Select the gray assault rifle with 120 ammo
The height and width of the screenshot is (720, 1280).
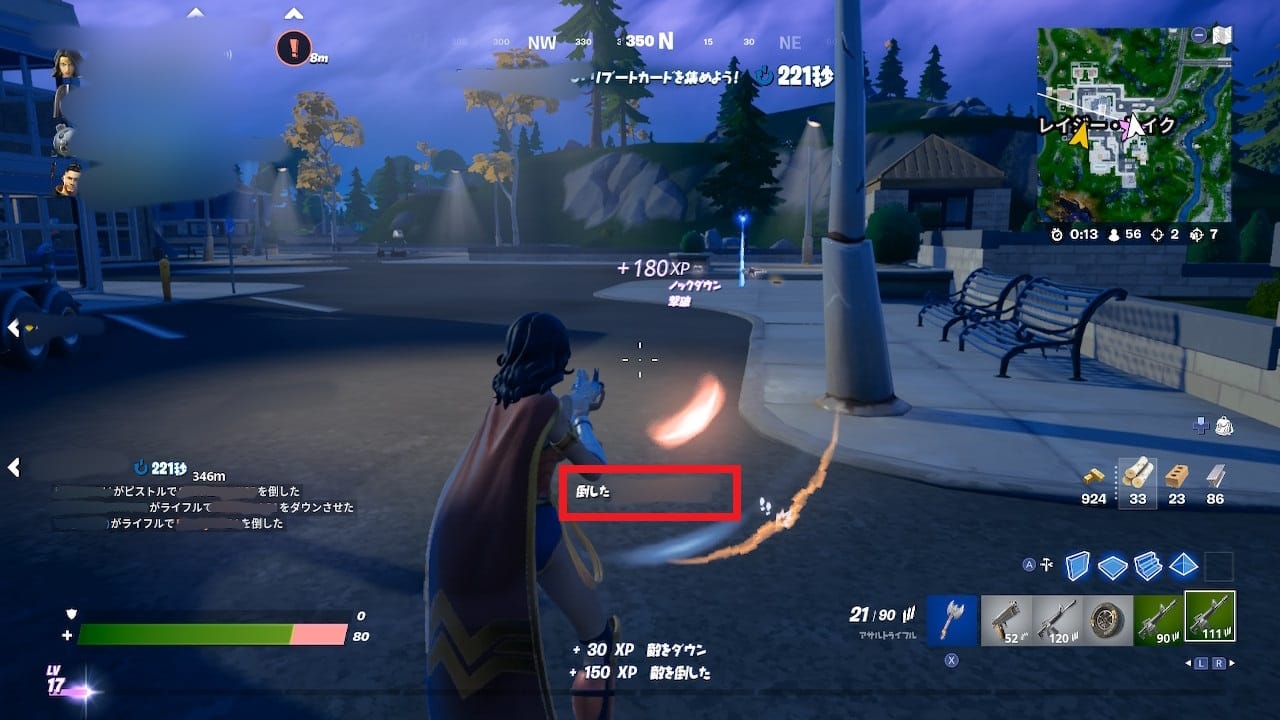point(1057,619)
